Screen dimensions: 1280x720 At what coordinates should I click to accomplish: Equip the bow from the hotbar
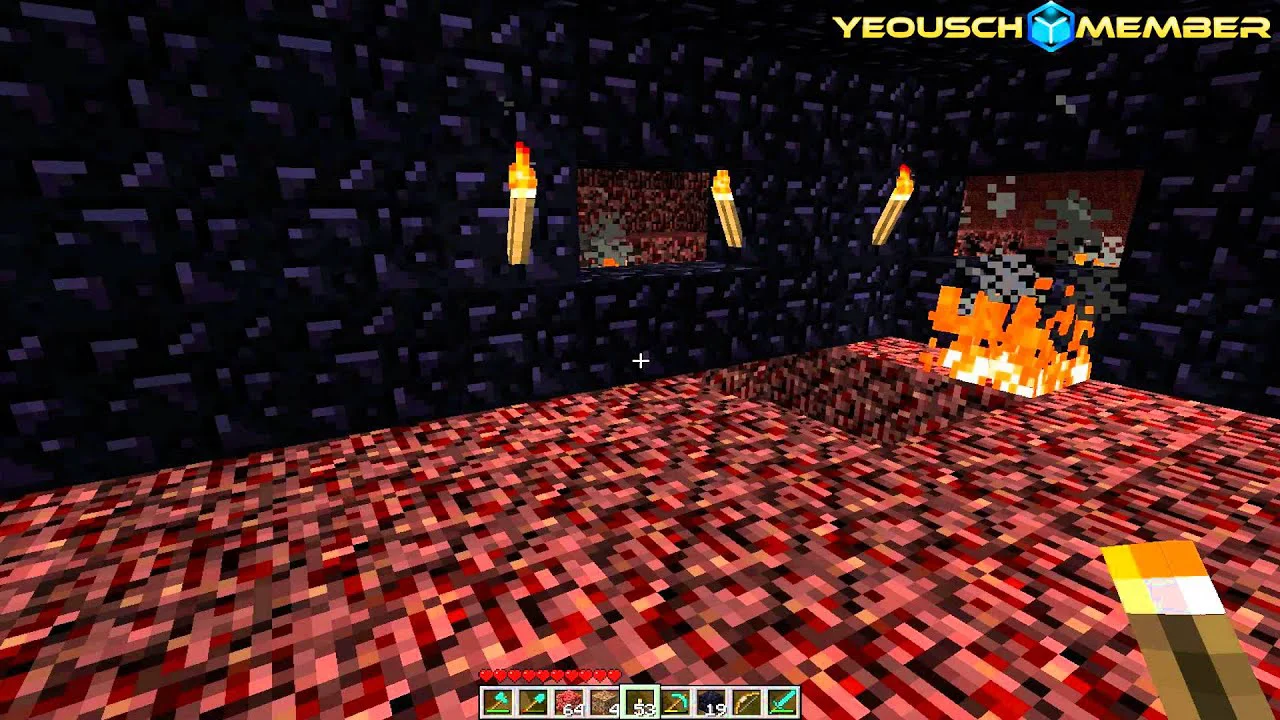pos(747,702)
